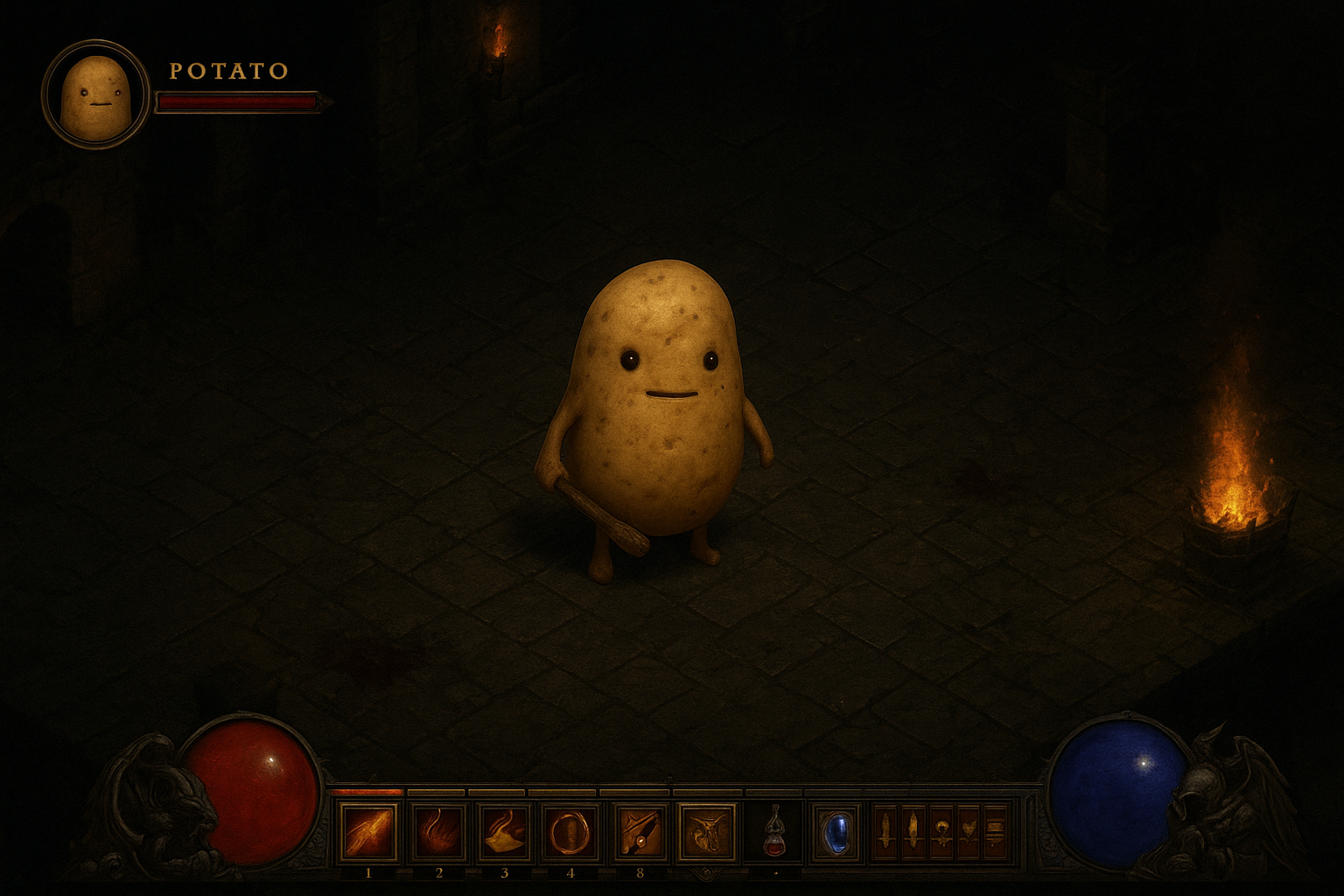Click the Potato character portrait
The image size is (1344, 896).
(x=94, y=94)
